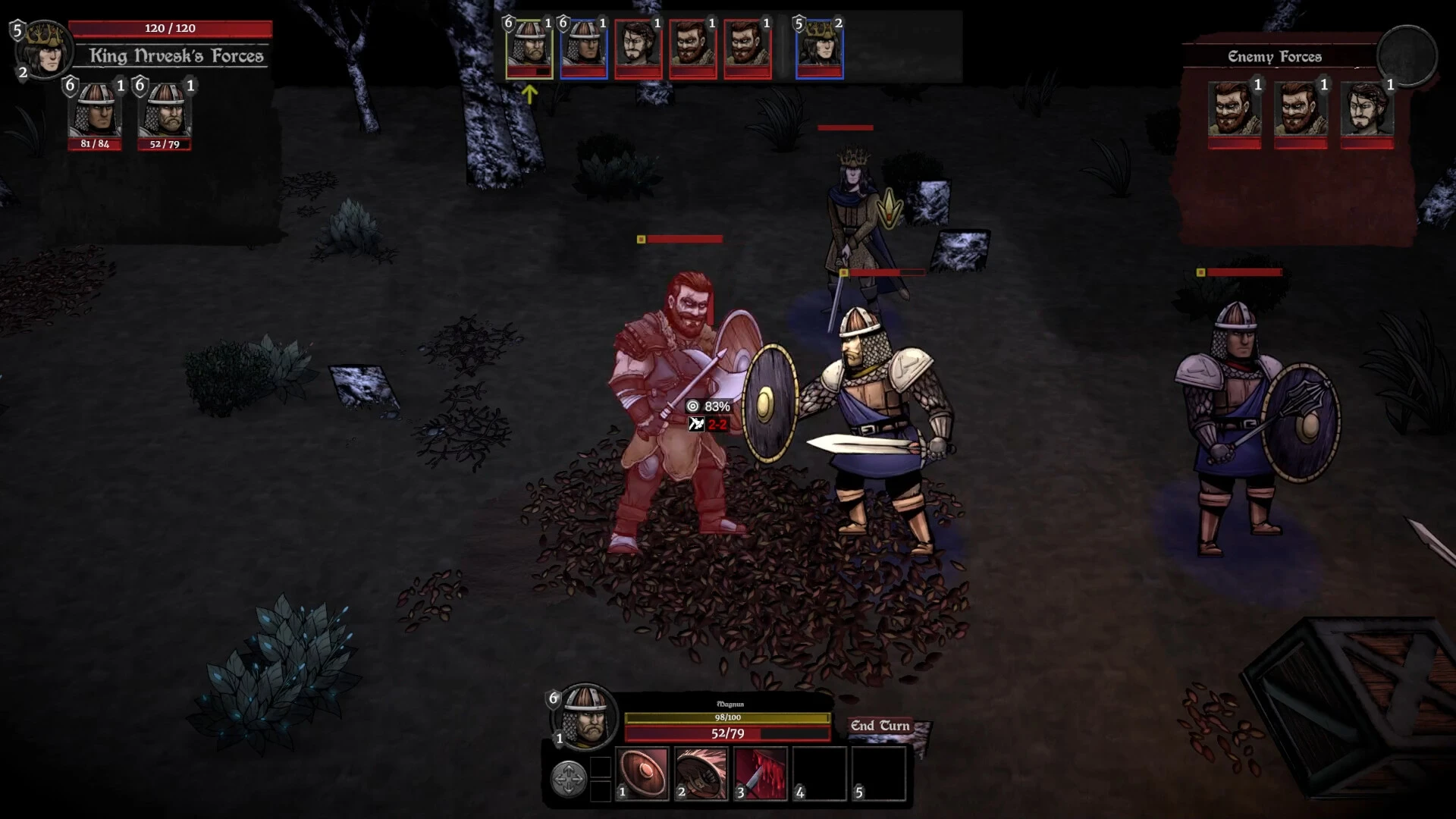This screenshot has width=1456, height=819.
Task: Select Magnus's shield ability in slot 1
Action: (x=640, y=775)
